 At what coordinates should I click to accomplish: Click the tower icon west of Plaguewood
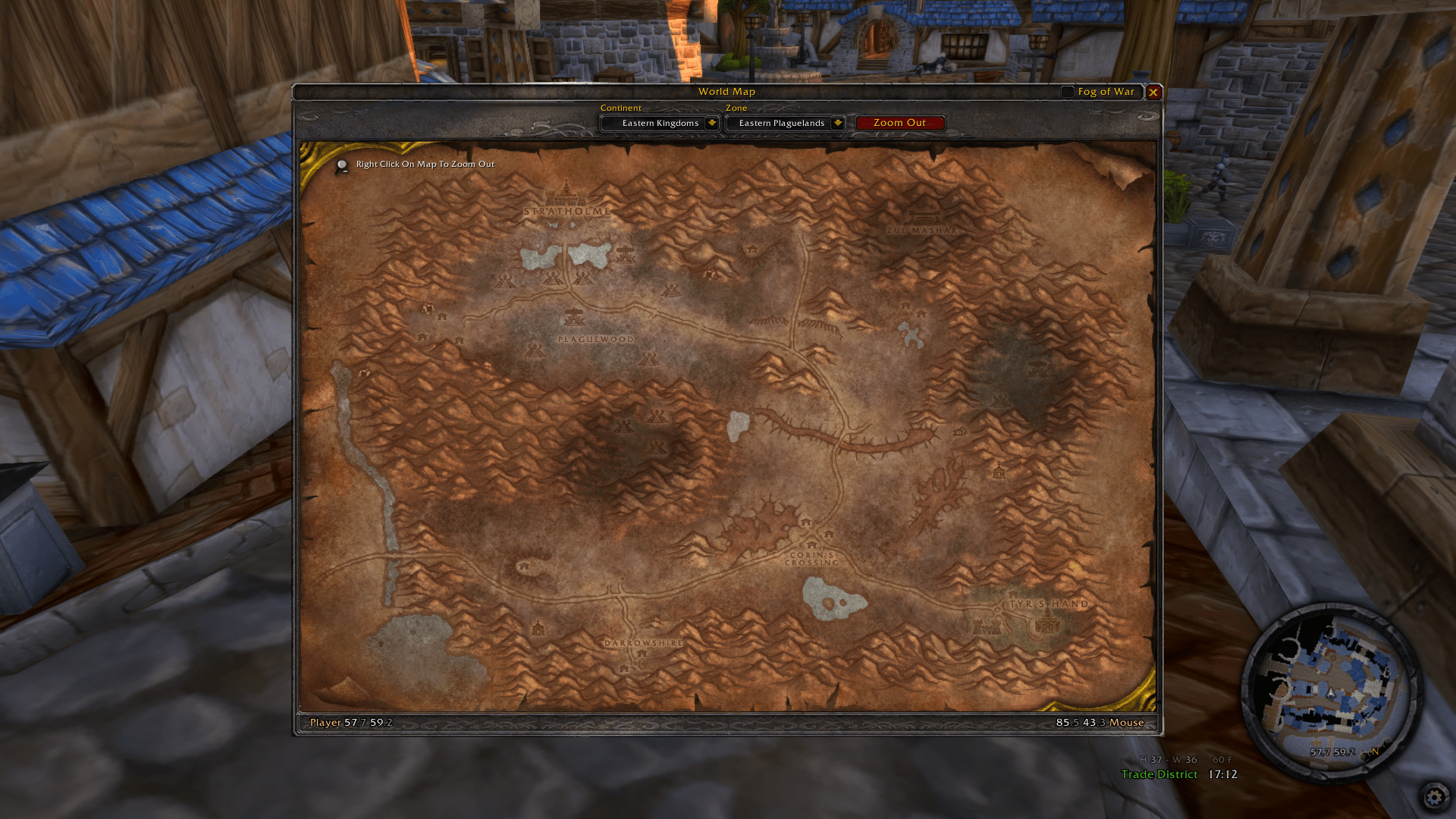(x=574, y=316)
